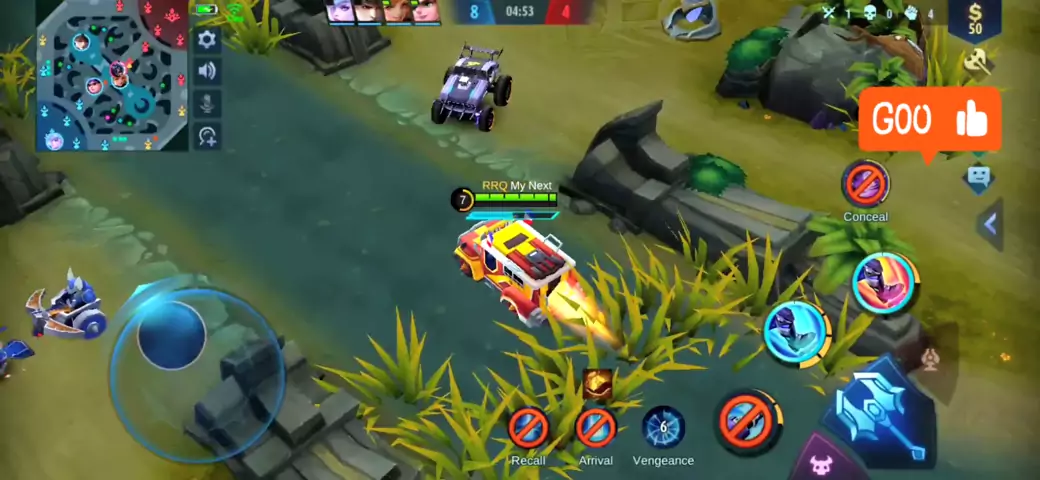The height and width of the screenshot is (480, 1040).
Task: Tap the orange GOO thumbs-up bubble
Action: (929, 120)
